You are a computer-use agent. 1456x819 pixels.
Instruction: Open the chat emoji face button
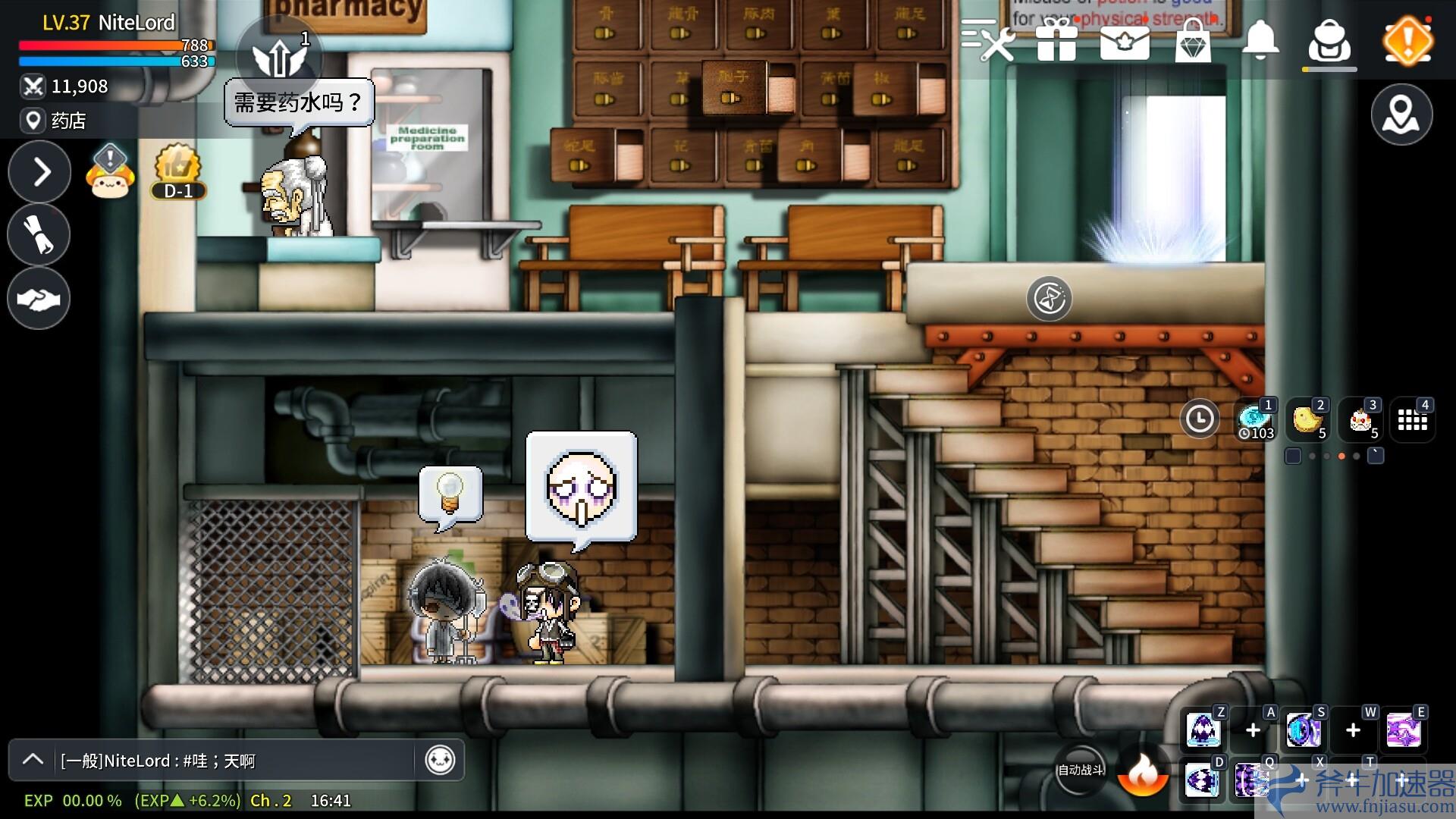coord(440,760)
